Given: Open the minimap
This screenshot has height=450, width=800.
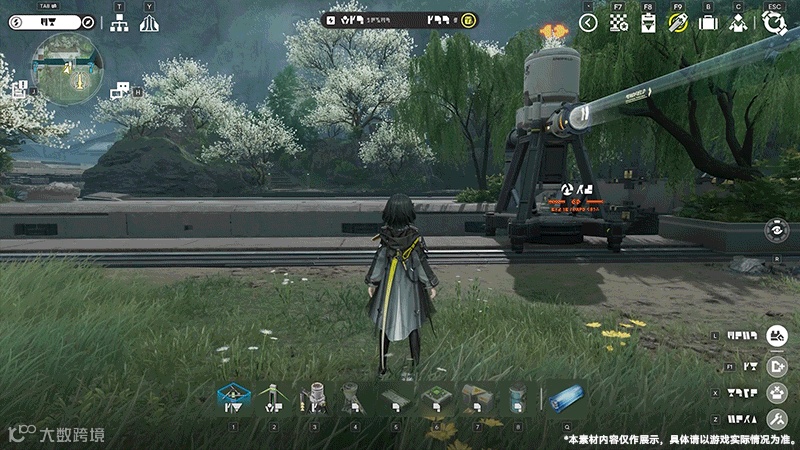Looking at the screenshot, I should tap(67, 68).
